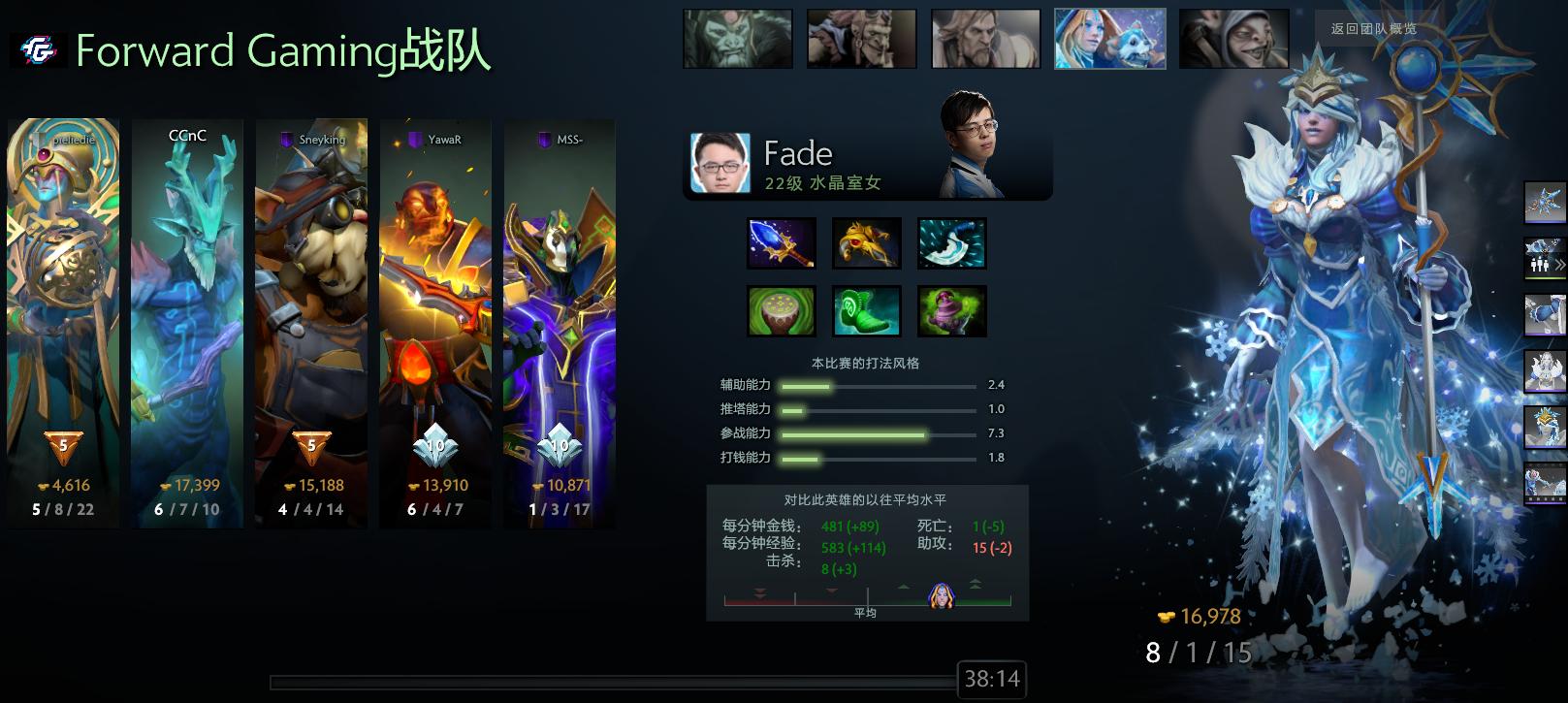
Task: Select the equipped staff cosmetic icon in right sidebar
Action: [1544, 201]
